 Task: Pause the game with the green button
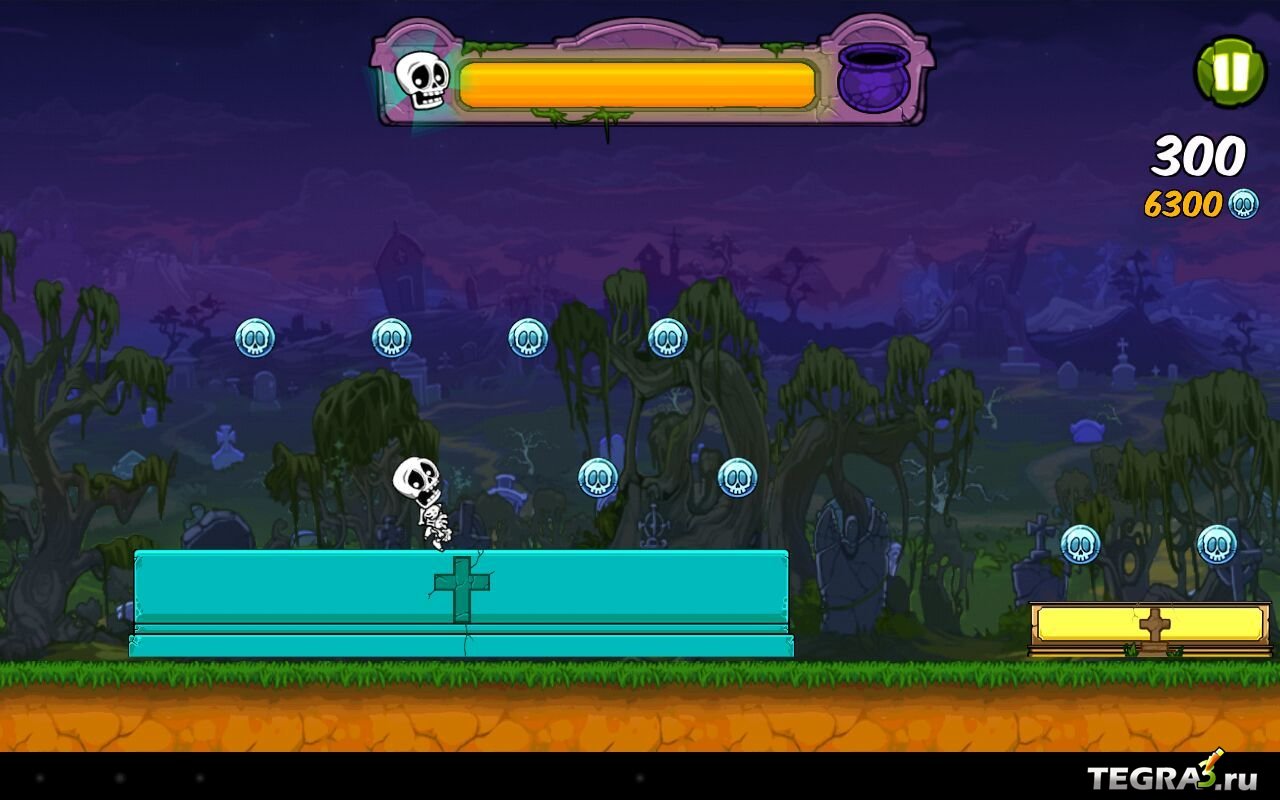coord(1231,72)
